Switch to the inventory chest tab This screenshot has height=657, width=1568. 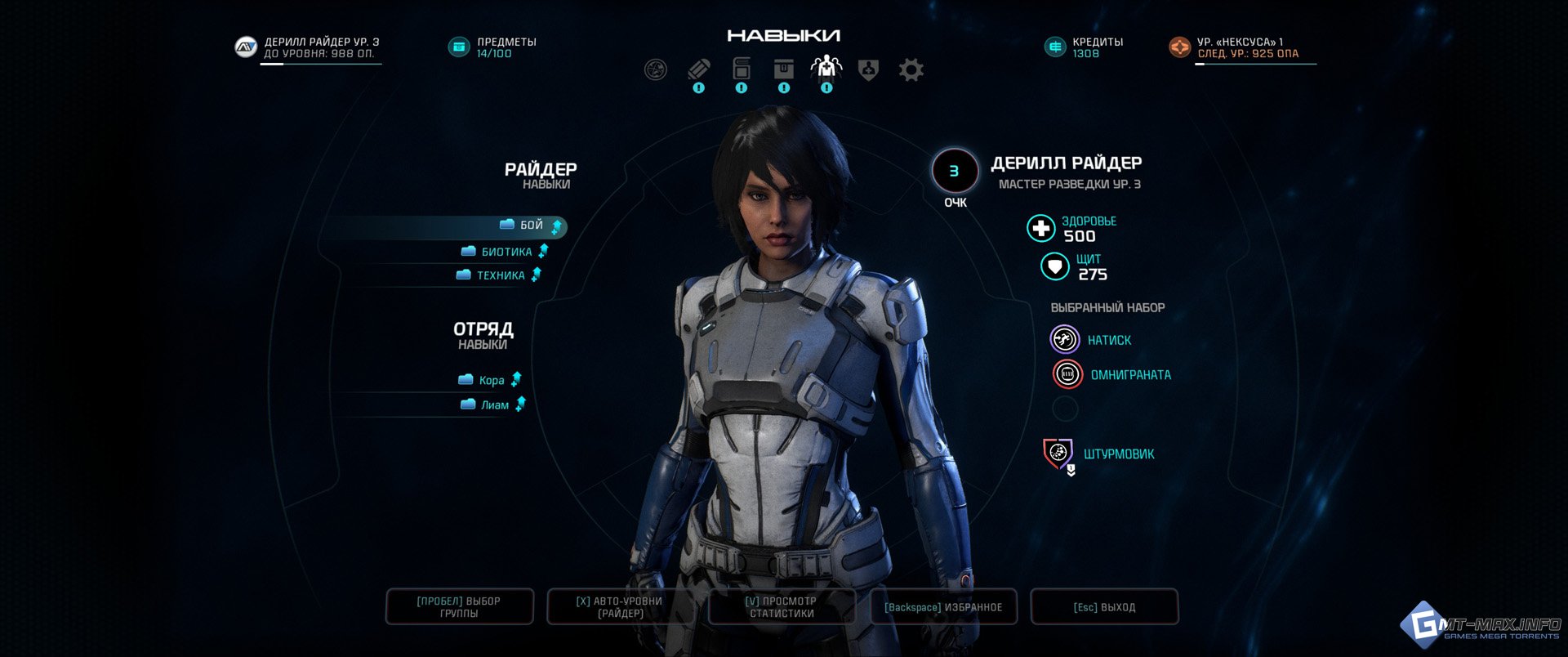click(x=784, y=69)
